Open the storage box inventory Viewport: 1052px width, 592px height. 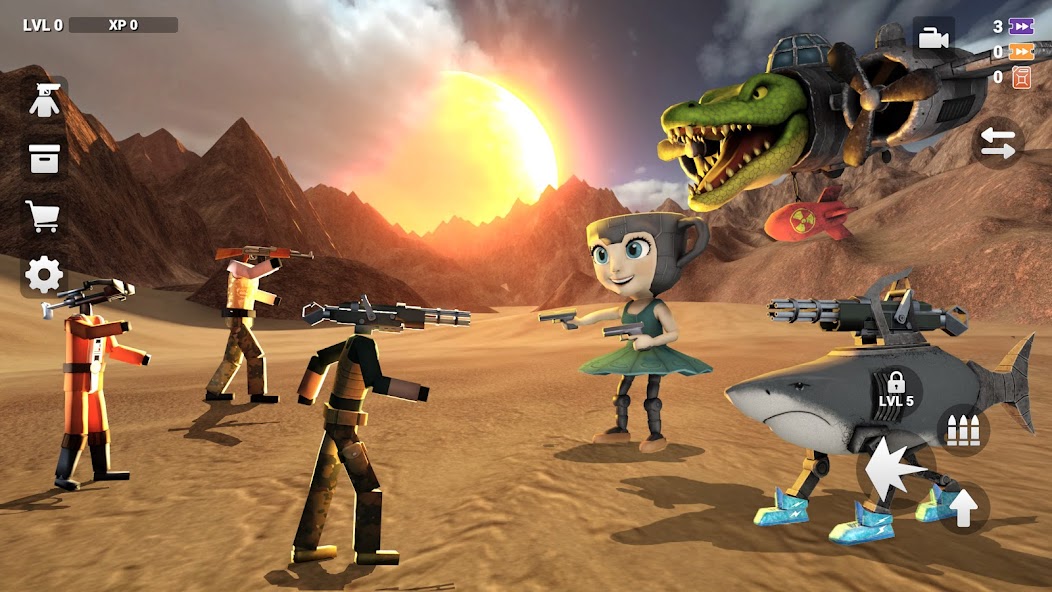[x=45, y=158]
